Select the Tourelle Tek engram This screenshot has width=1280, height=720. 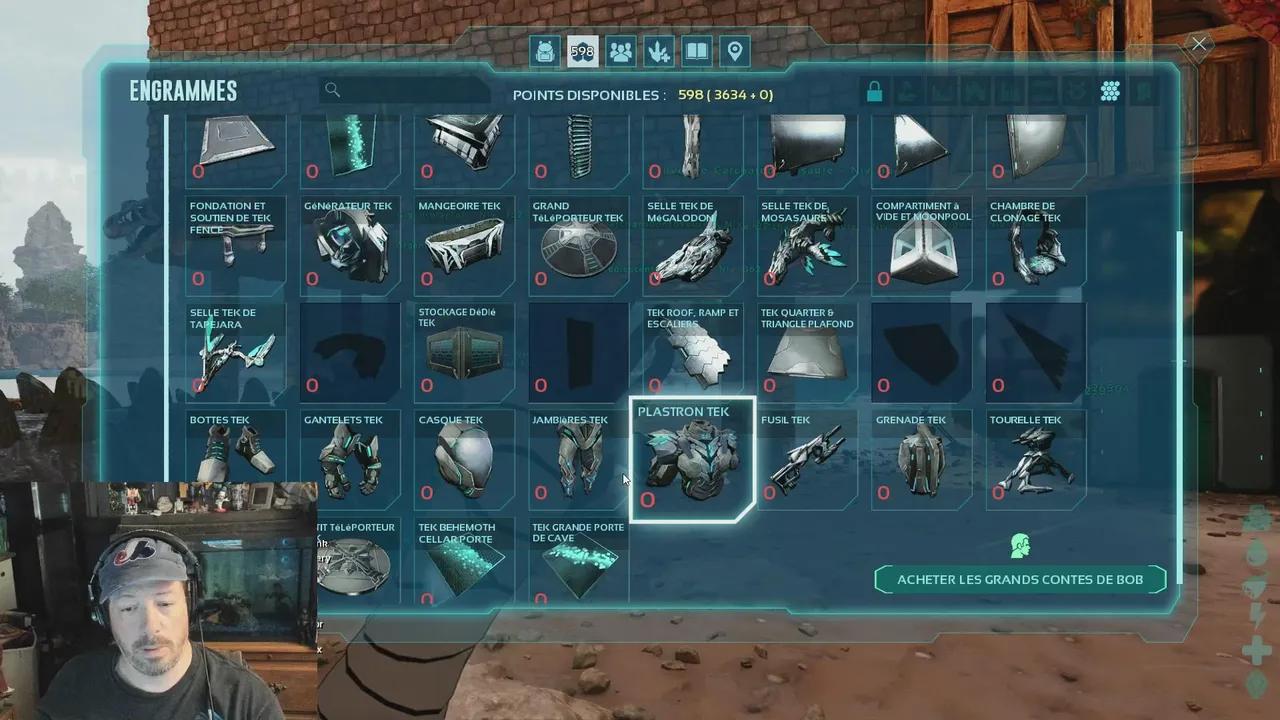point(1035,458)
